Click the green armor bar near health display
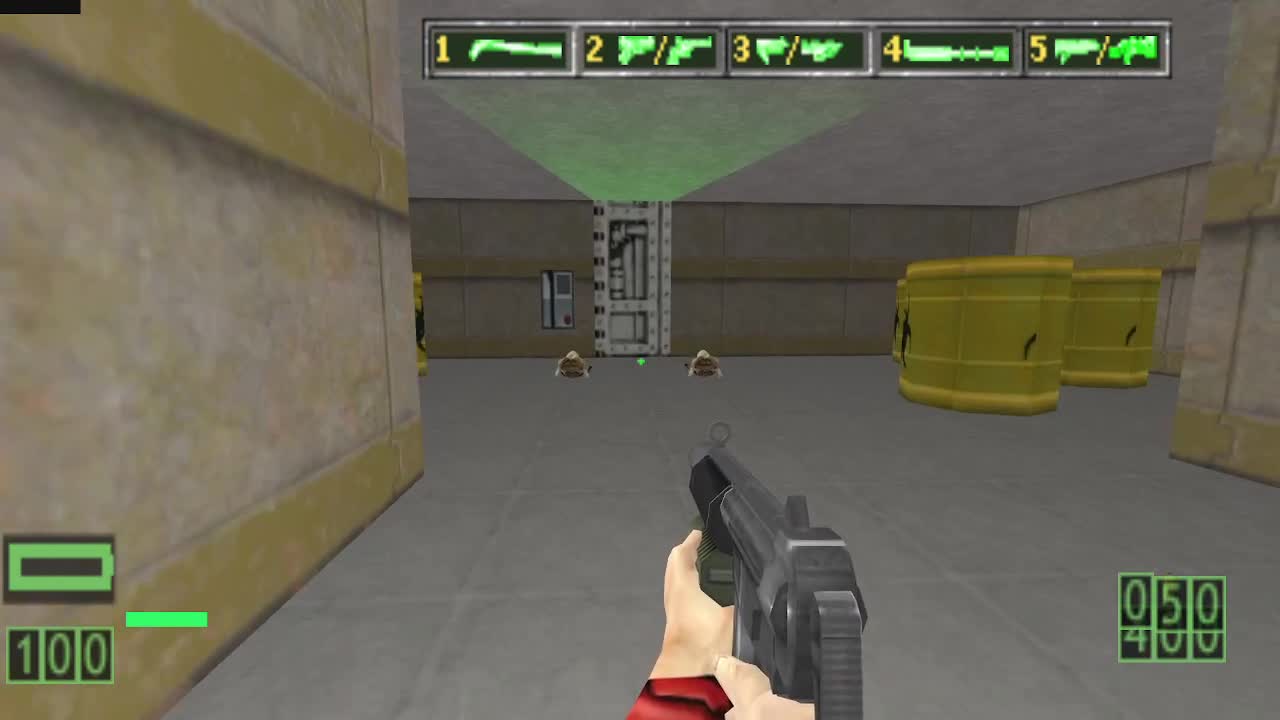This screenshot has width=1280, height=720. 165,619
